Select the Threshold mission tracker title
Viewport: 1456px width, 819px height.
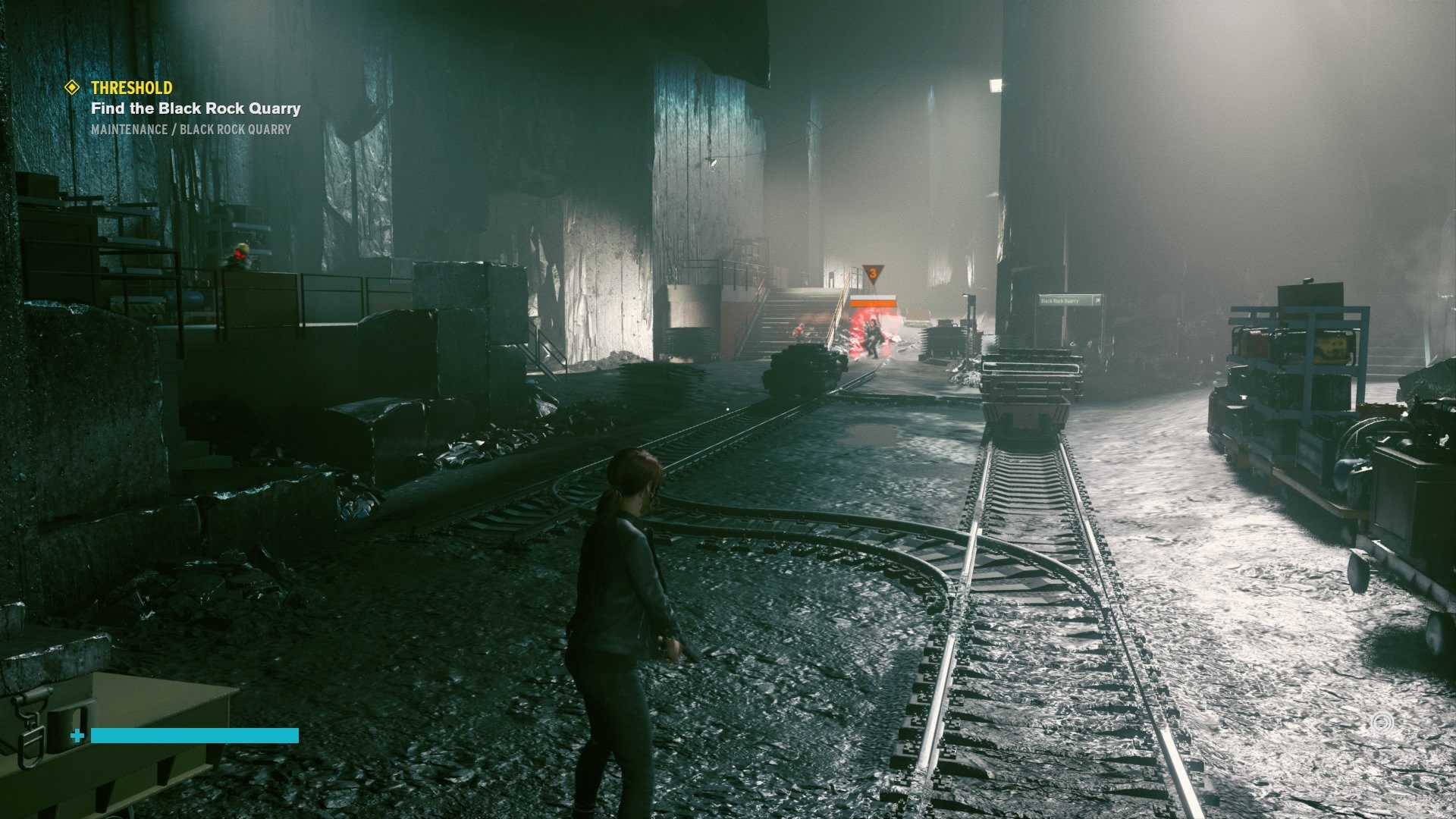click(131, 87)
